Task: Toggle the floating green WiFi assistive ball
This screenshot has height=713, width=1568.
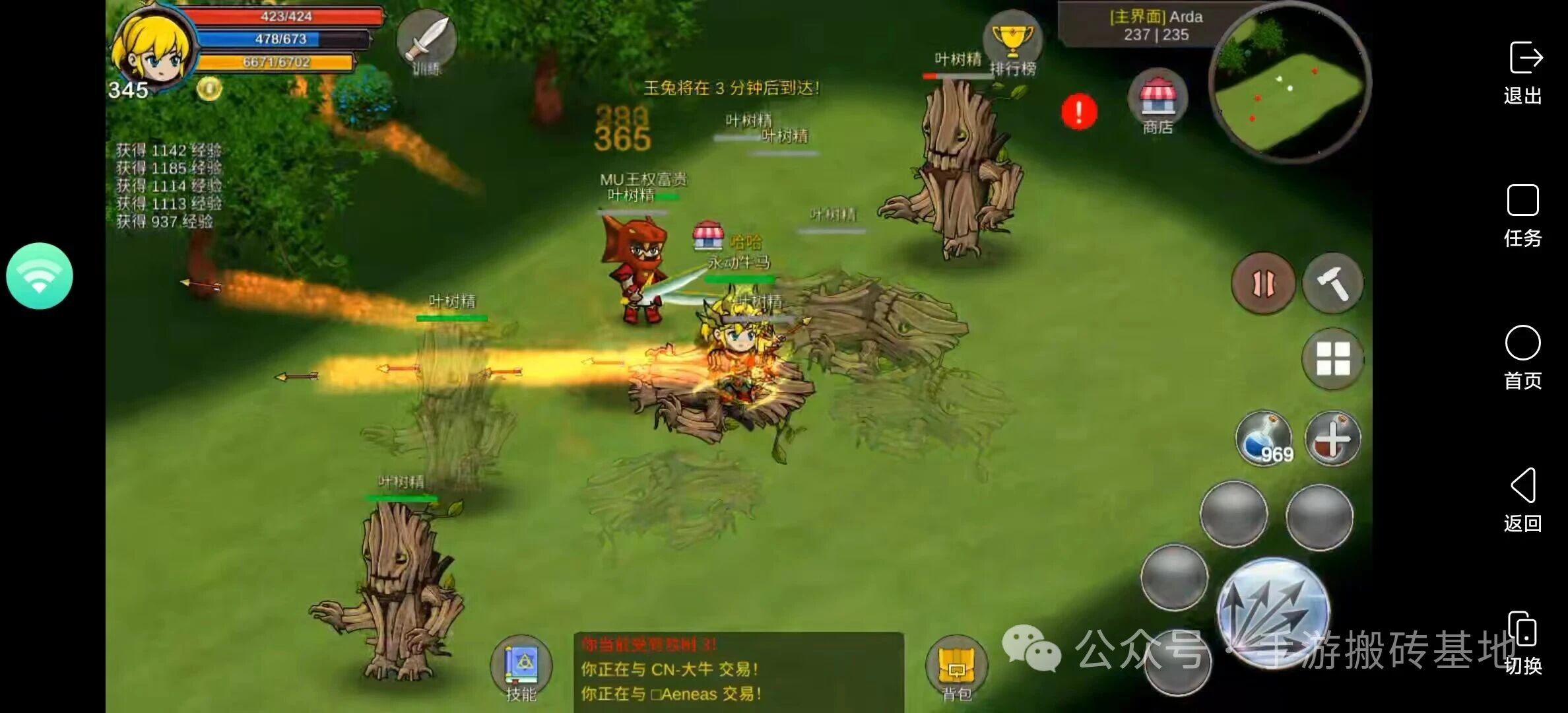Action: 40,277
